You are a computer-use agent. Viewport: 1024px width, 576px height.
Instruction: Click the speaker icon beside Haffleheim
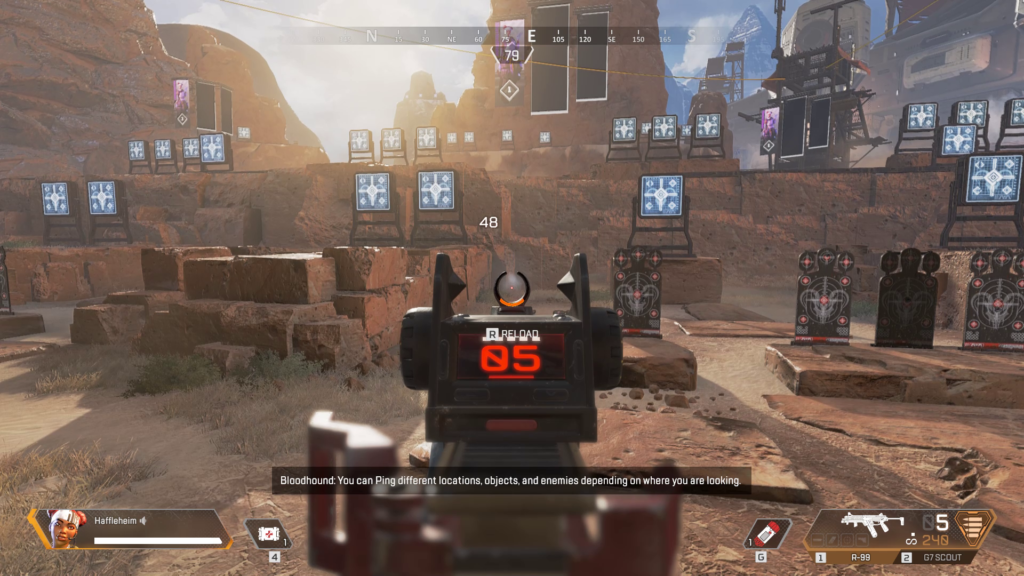144,520
